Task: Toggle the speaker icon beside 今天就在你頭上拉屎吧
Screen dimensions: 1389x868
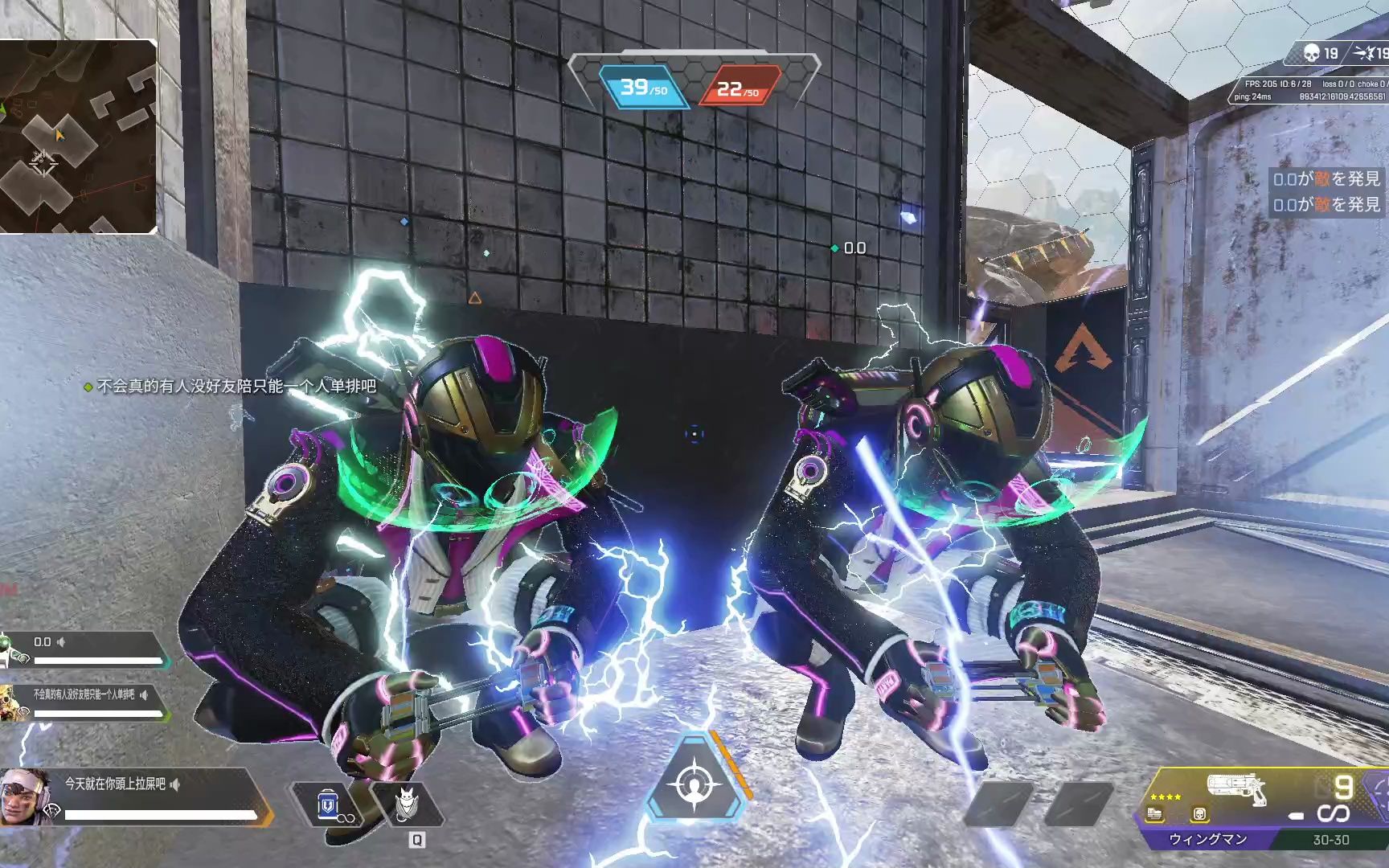Action: click(175, 784)
